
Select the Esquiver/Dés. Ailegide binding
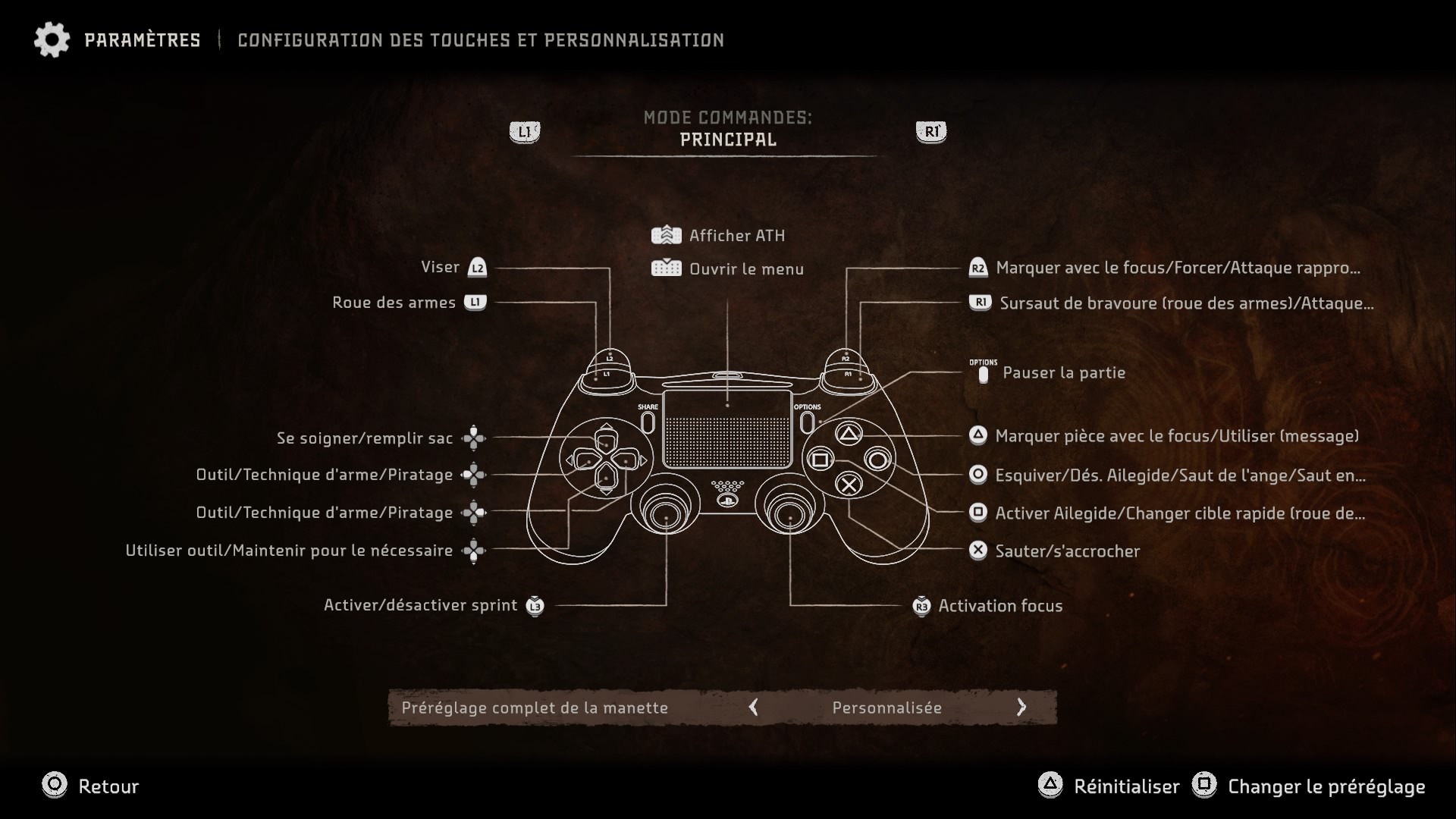[1179, 475]
